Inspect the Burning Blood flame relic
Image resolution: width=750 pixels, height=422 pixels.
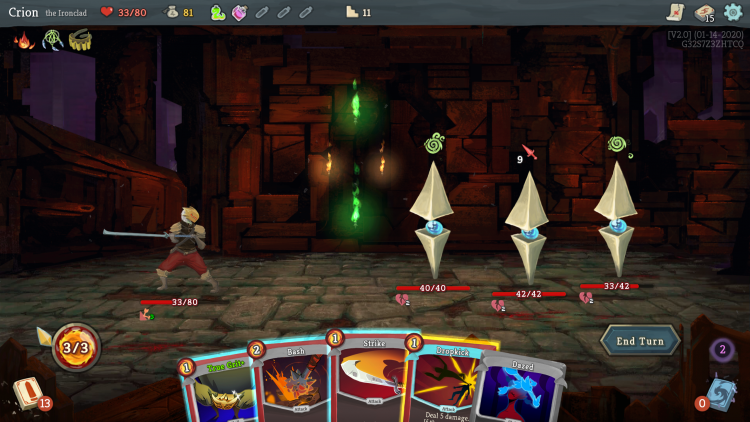(23, 40)
